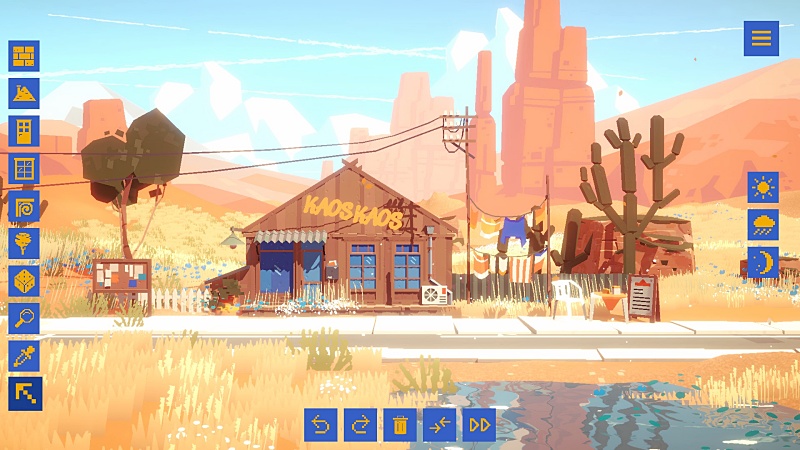Click the trash can delete button
Screen dimensions: 800x450
(400, 425)
